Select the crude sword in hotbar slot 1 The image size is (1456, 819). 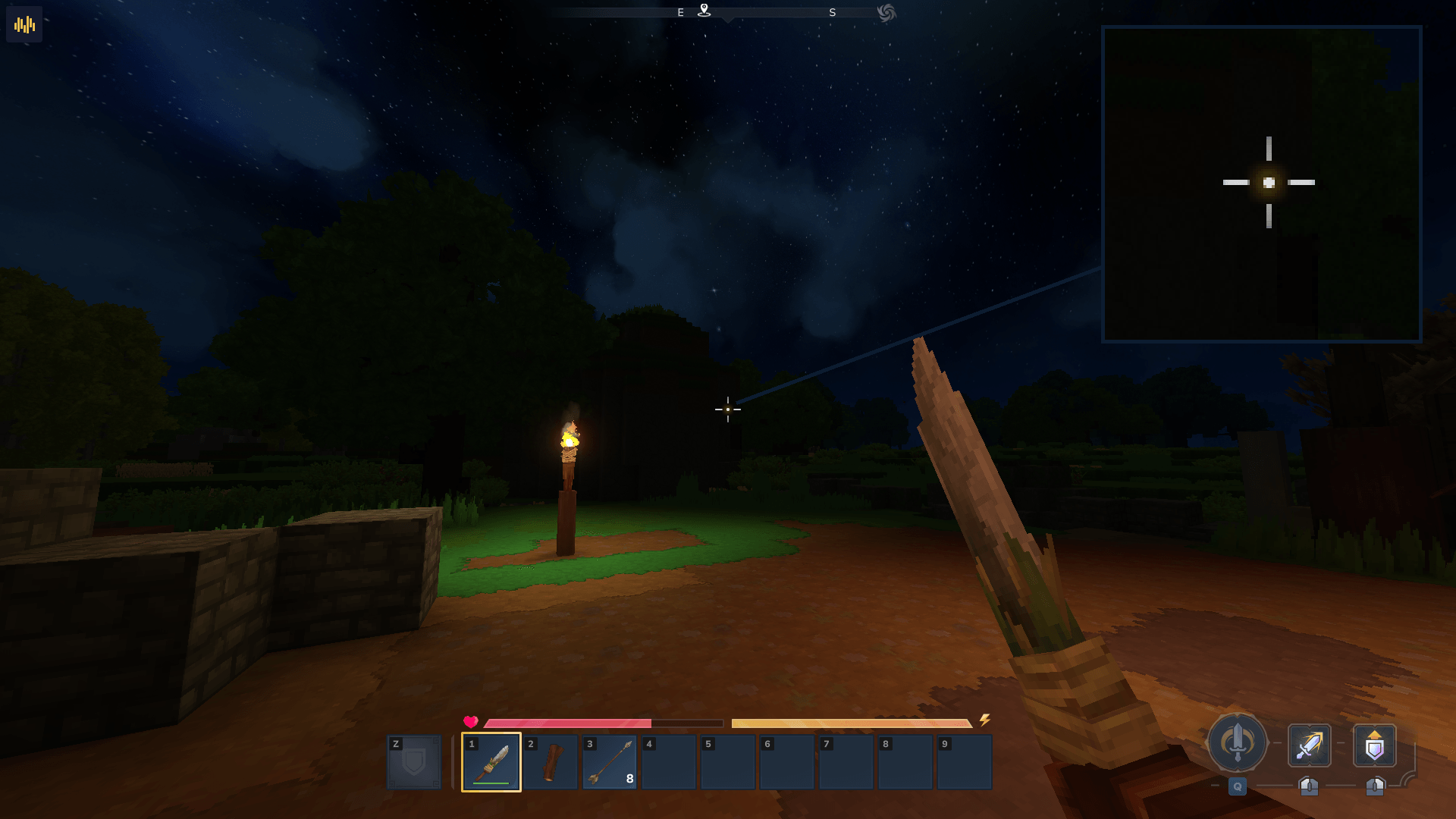(x=491, y=761)
